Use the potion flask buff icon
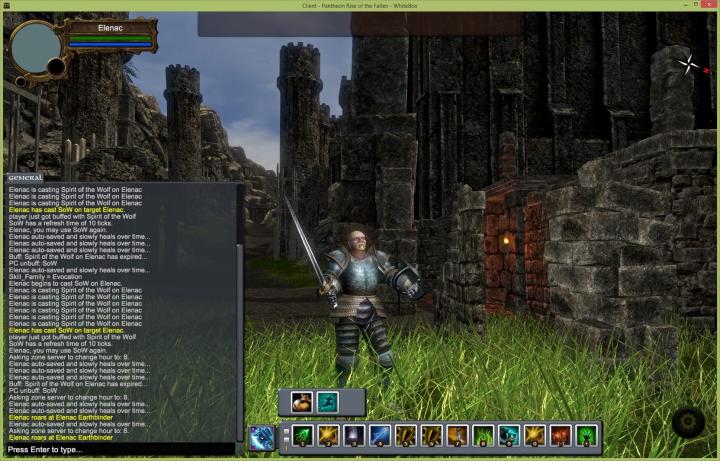 (302, 402)
